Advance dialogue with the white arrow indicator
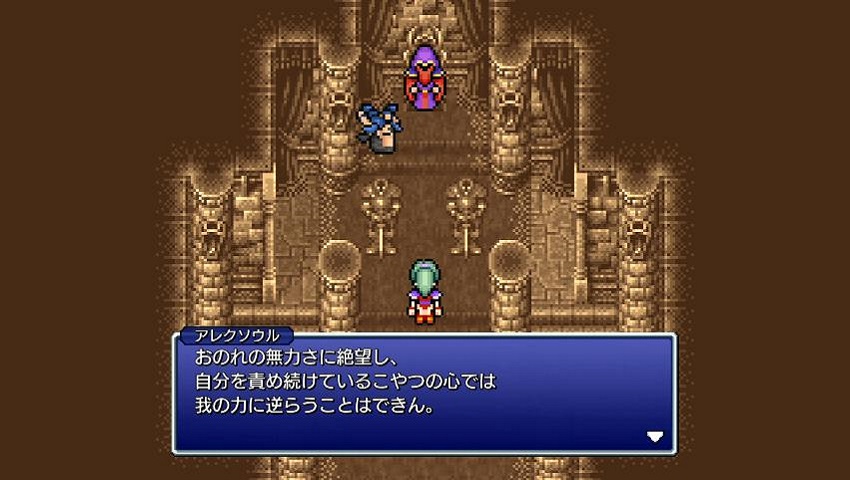The width and height of the screenshot is (850, 480). pyautogui.click(x=655, y=436)
